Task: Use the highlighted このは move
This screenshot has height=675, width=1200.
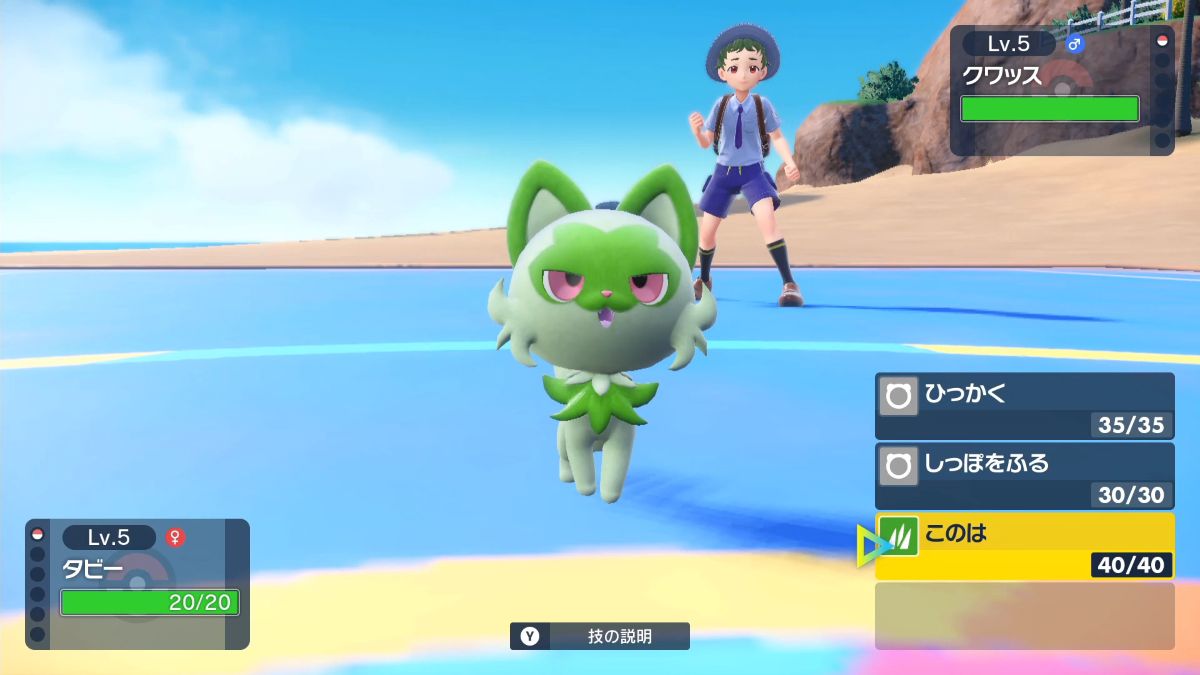Action: point(1024,546)
